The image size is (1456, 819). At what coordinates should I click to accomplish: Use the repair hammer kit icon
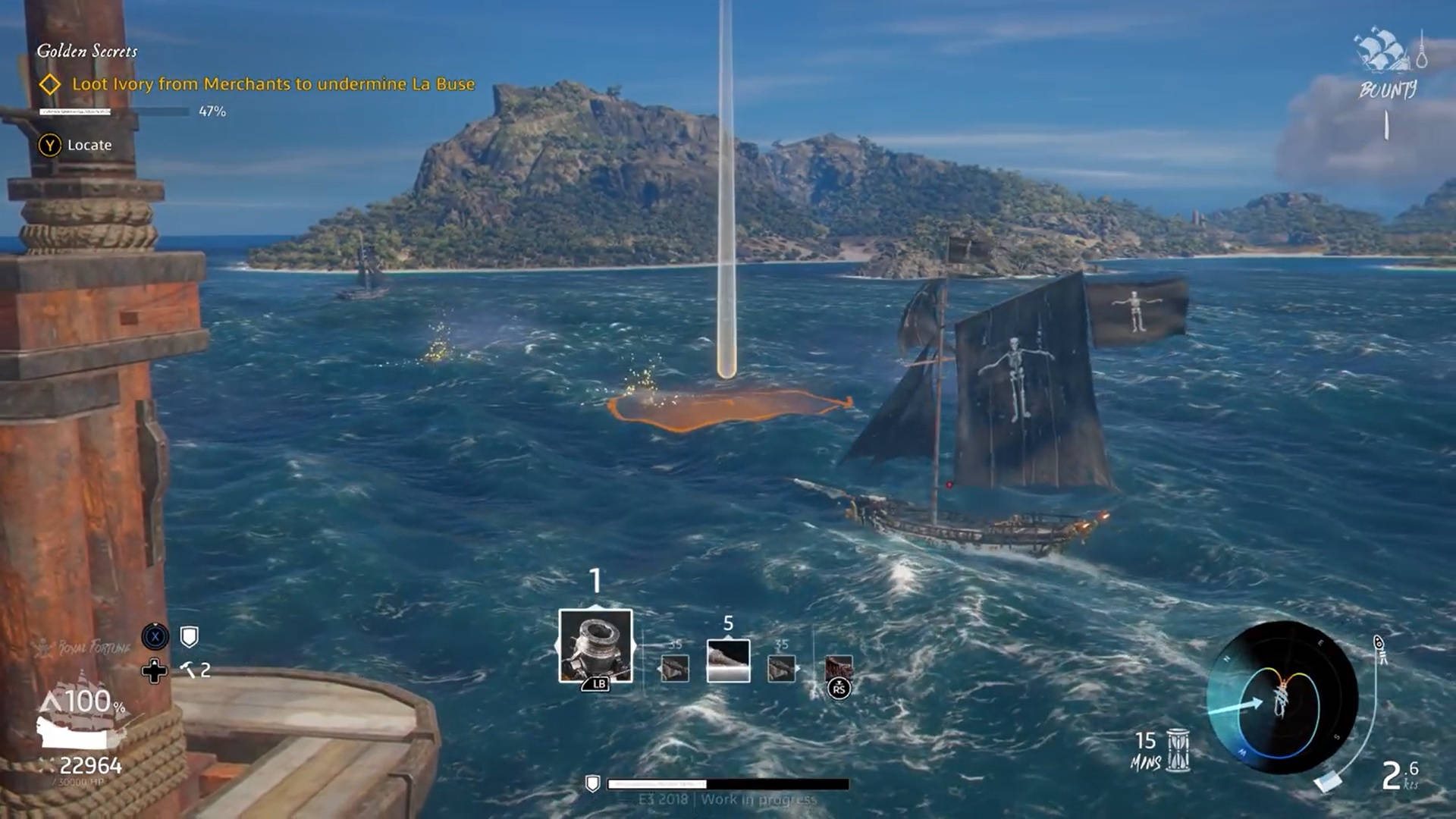[x=188, y=670]
